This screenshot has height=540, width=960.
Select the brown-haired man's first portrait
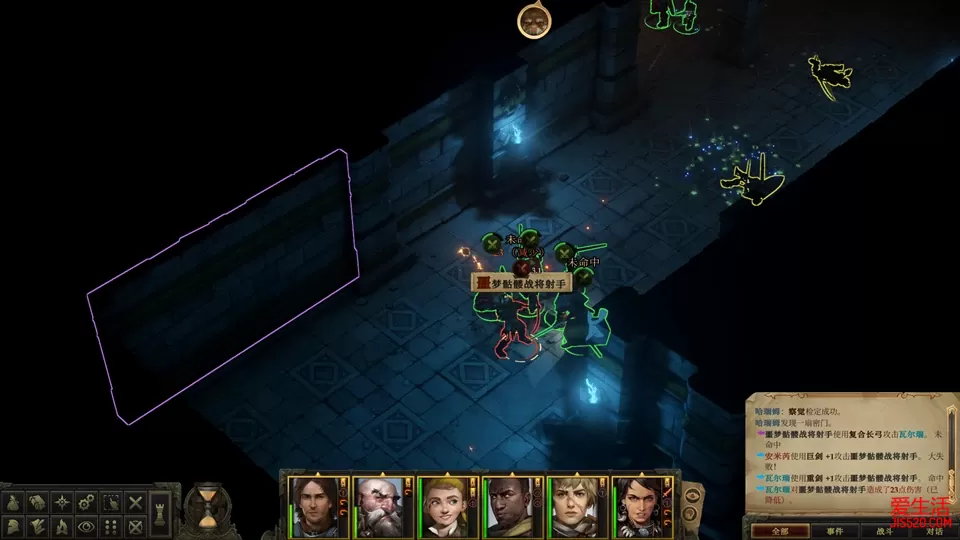click(315, 507)
